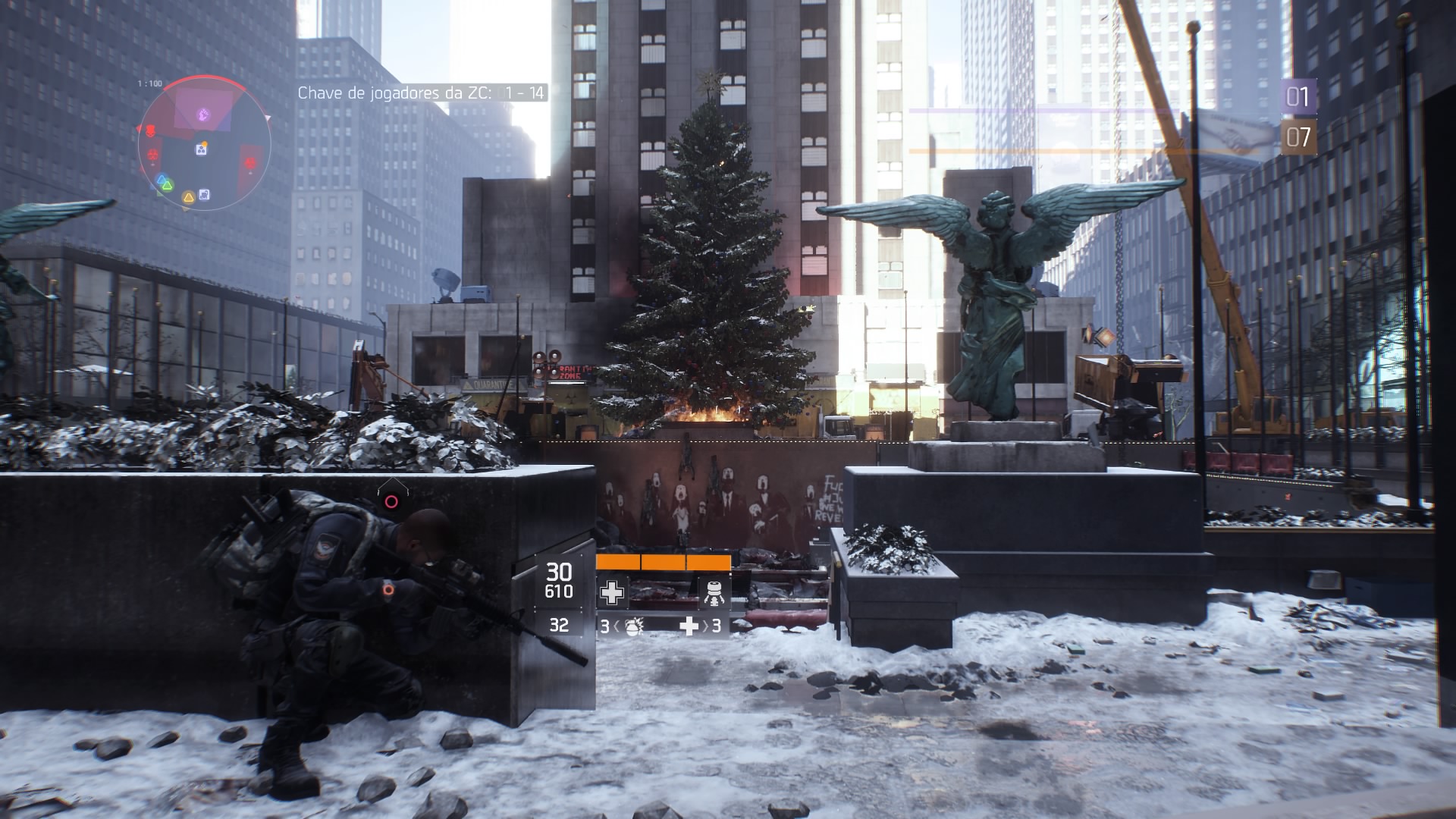Image resolution: width=1456 pixels, height=819 pixels.
Task: Click the orange 07 Dark Zone rank badge
Action: [1298, 138]
